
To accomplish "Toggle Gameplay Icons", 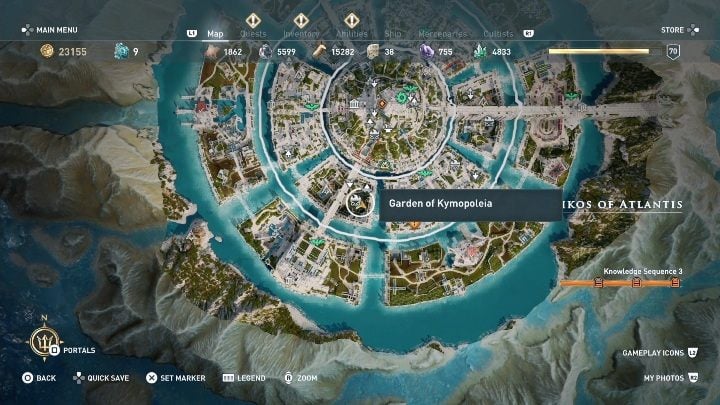I will click(x=660, y=352).
